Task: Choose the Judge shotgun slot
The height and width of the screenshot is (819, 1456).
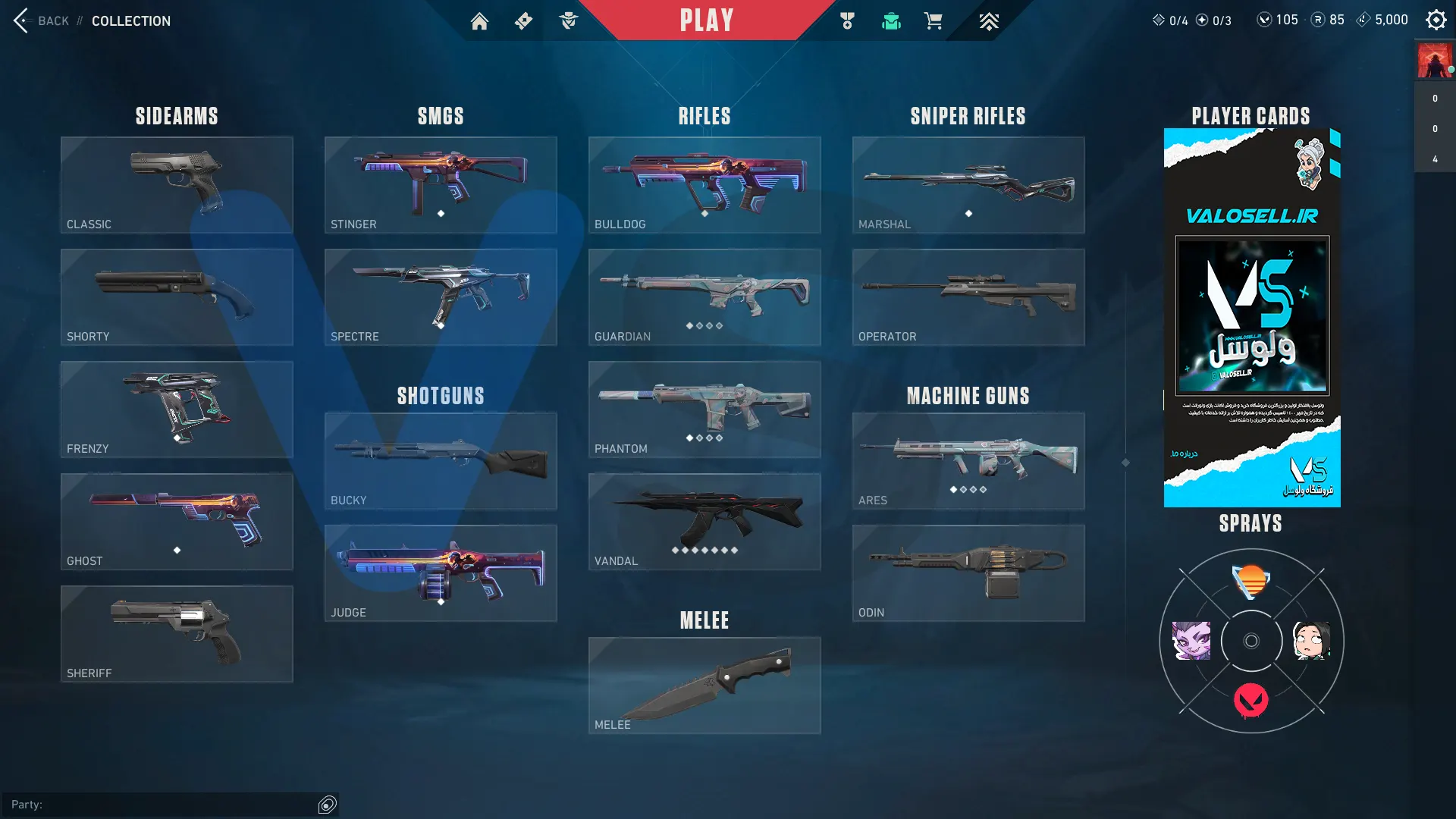Action: (441, 573)
